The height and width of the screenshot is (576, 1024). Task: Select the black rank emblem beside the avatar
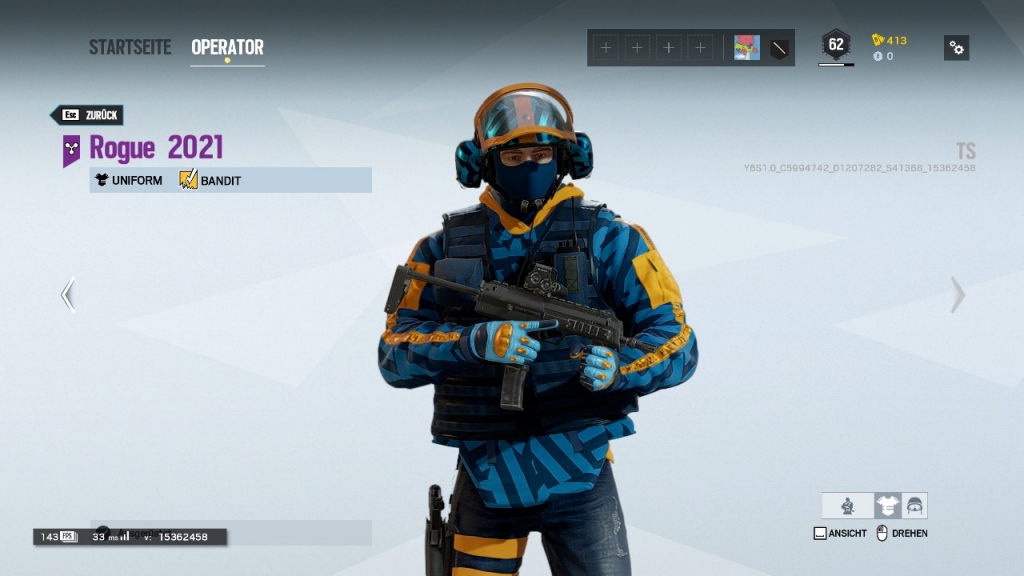(780, 48)
